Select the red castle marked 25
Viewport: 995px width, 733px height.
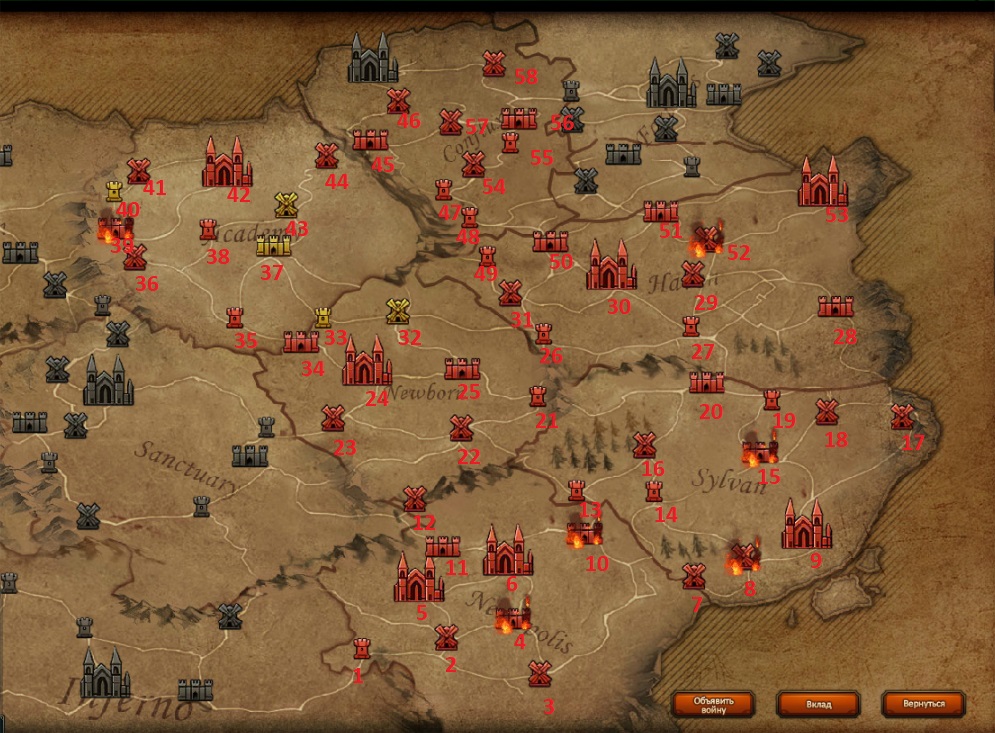point(462,369)
